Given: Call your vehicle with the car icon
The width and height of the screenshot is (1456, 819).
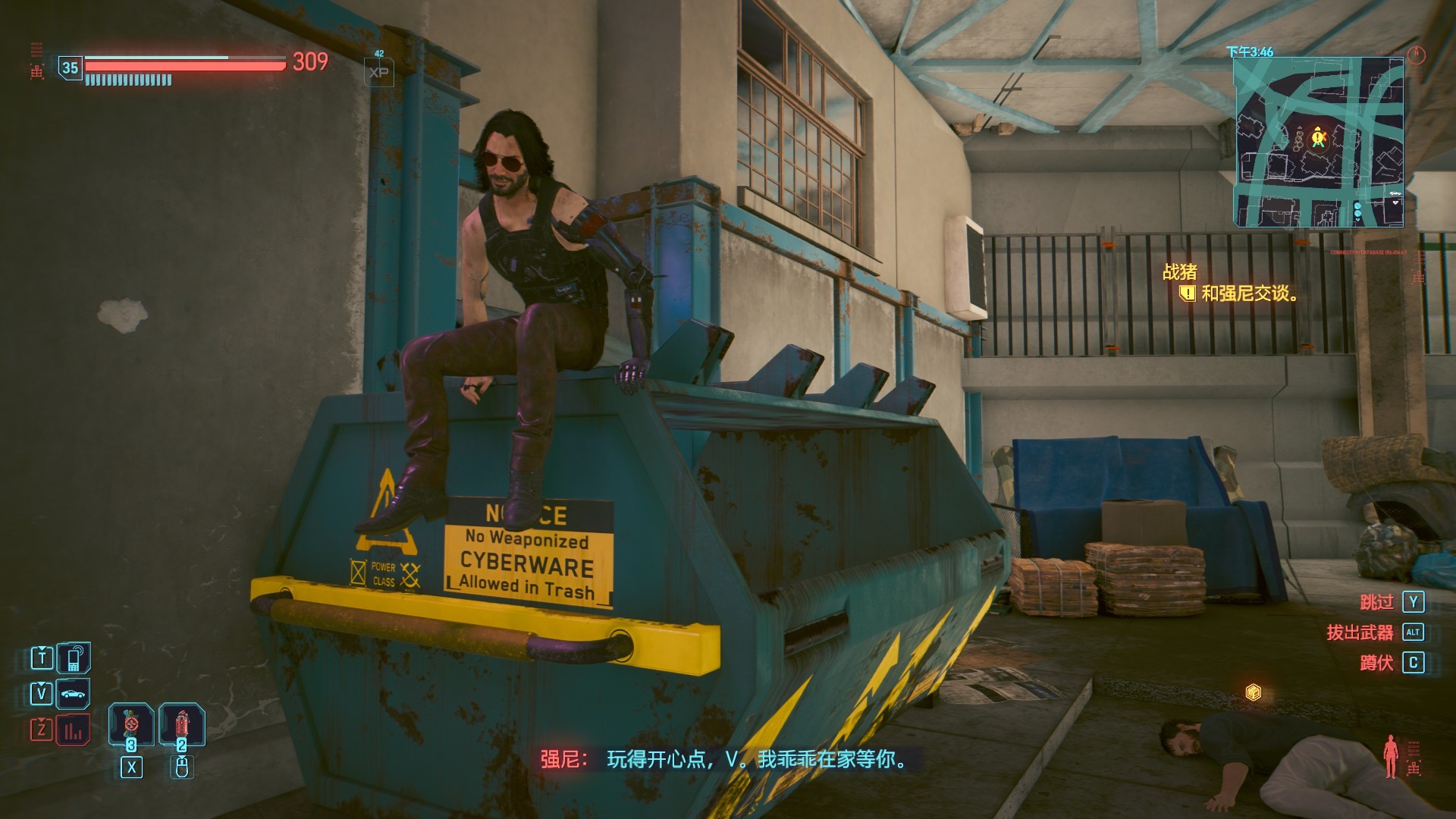Looking at the screenshot, I should point(74,693).
